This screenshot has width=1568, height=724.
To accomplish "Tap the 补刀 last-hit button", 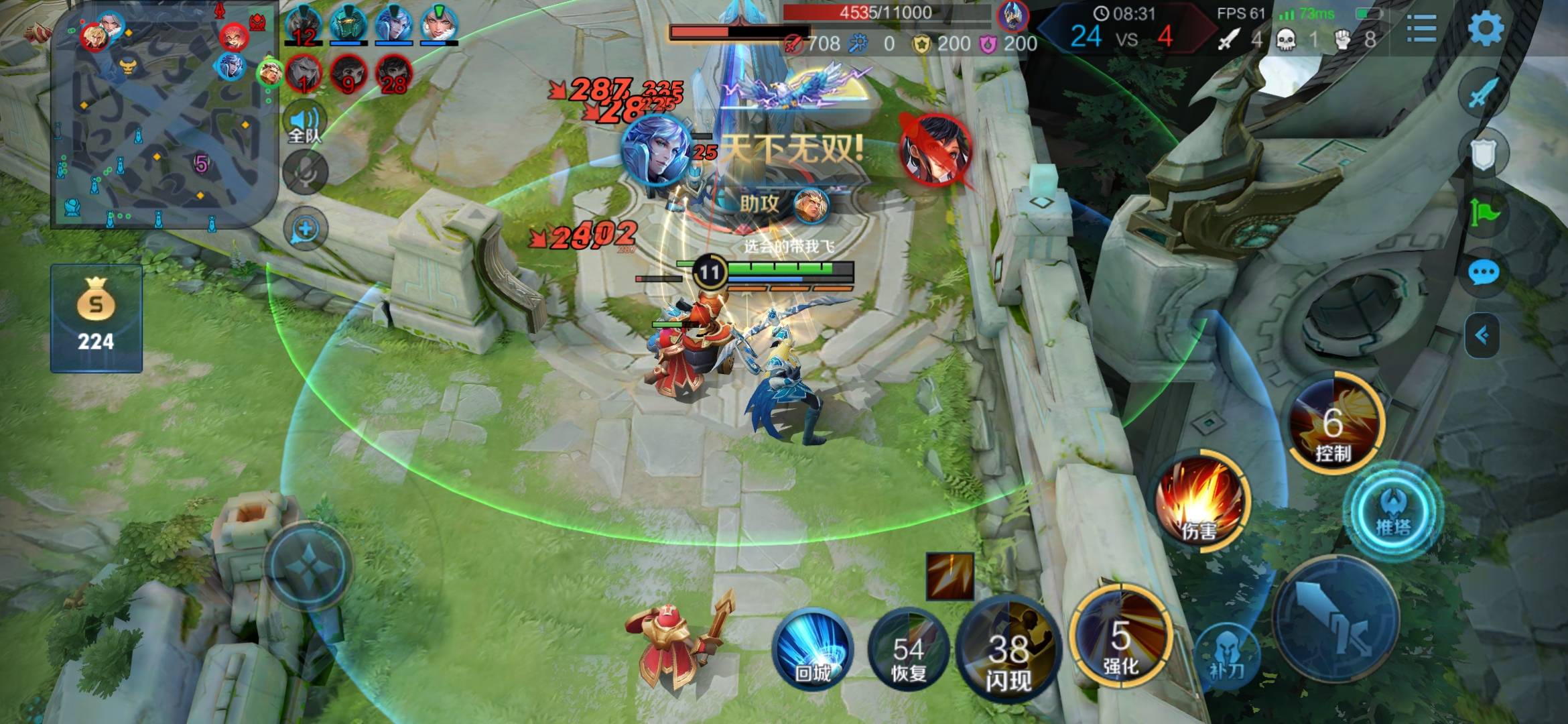I will (1226, 654).
